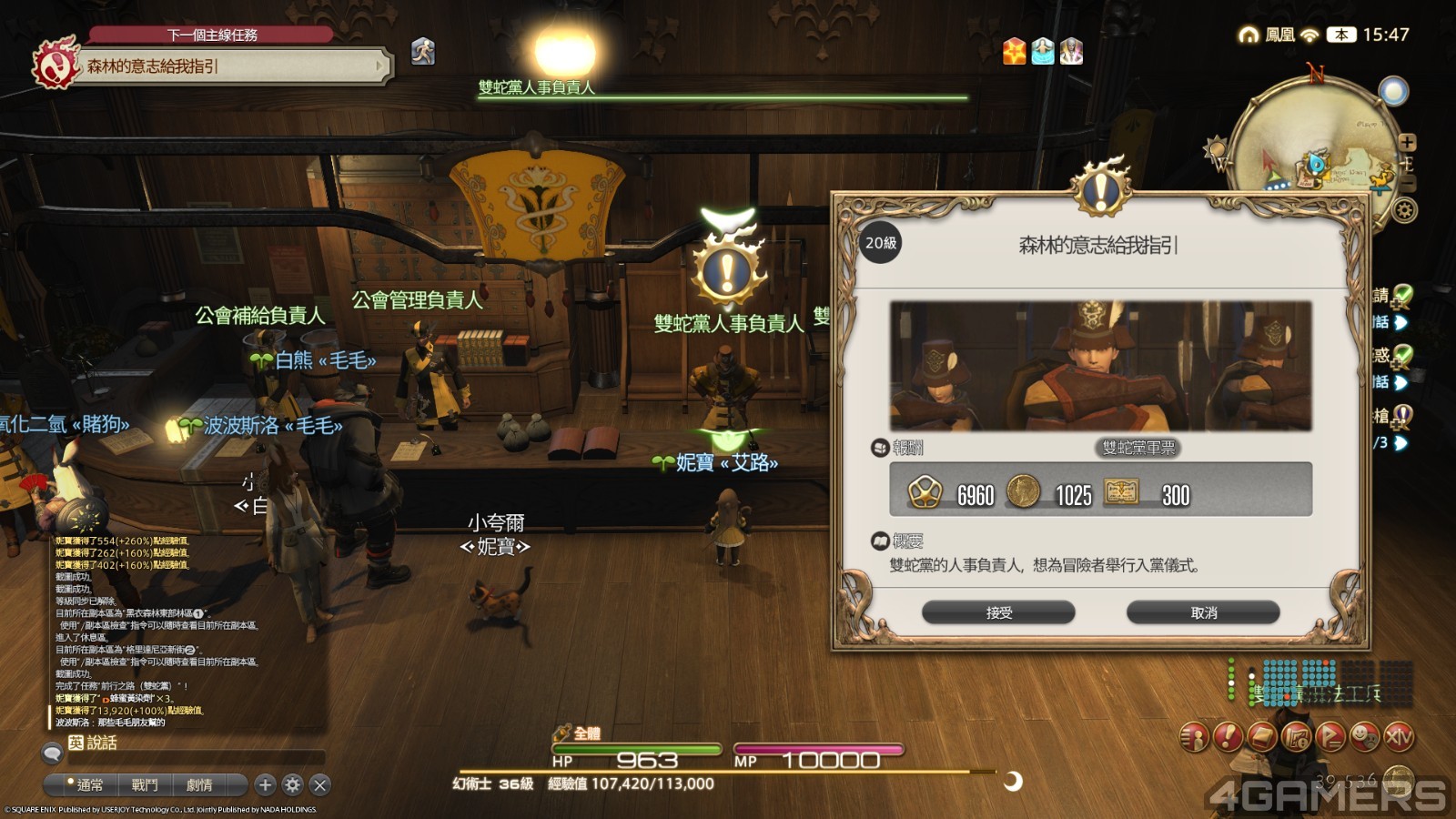Viewport: 1456px width, 819px height.
Task: Click the minimap zoom-in plus control
Action: pos(1408,142)
